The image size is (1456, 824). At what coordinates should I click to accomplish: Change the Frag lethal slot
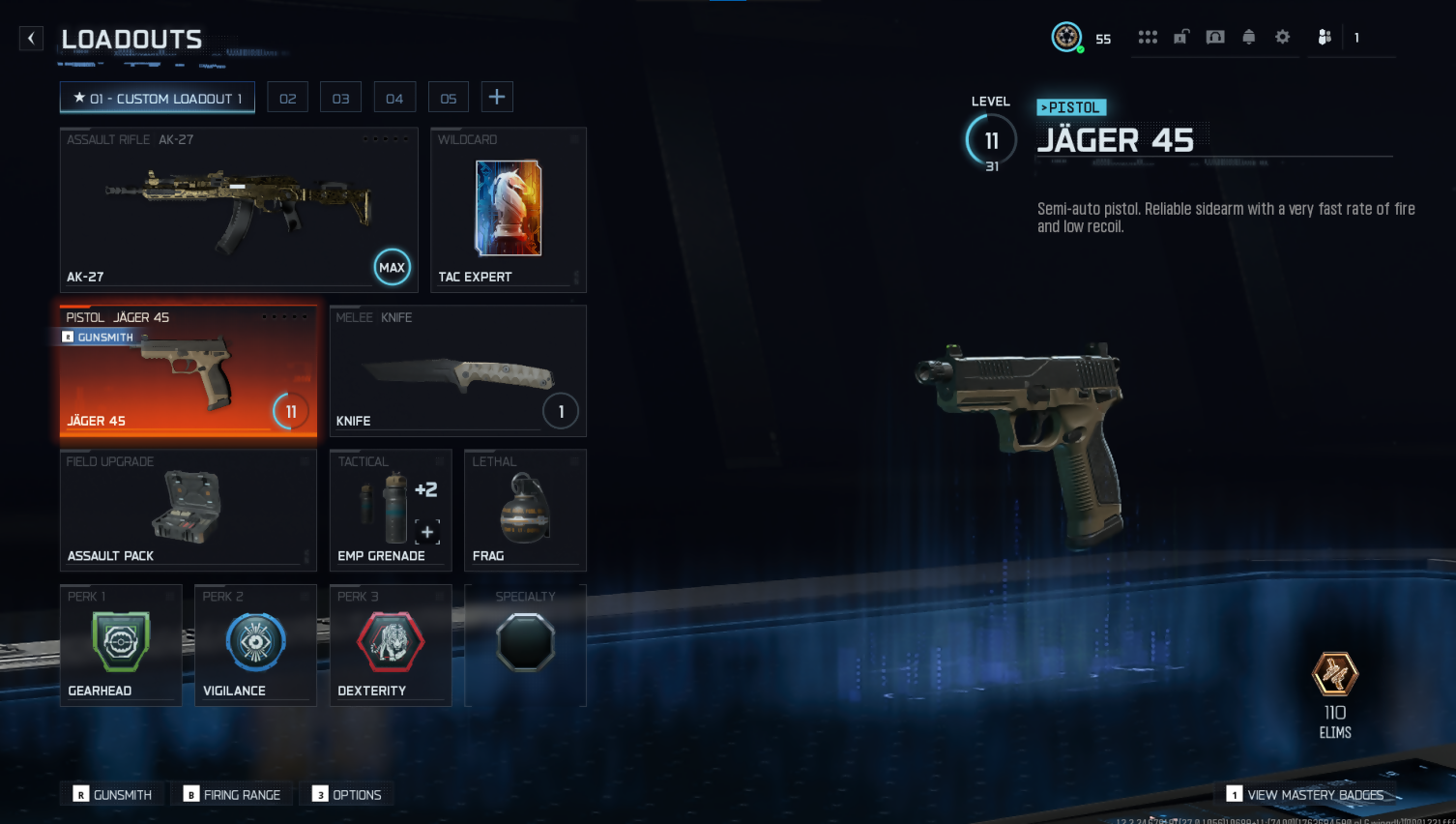point(525,510)
